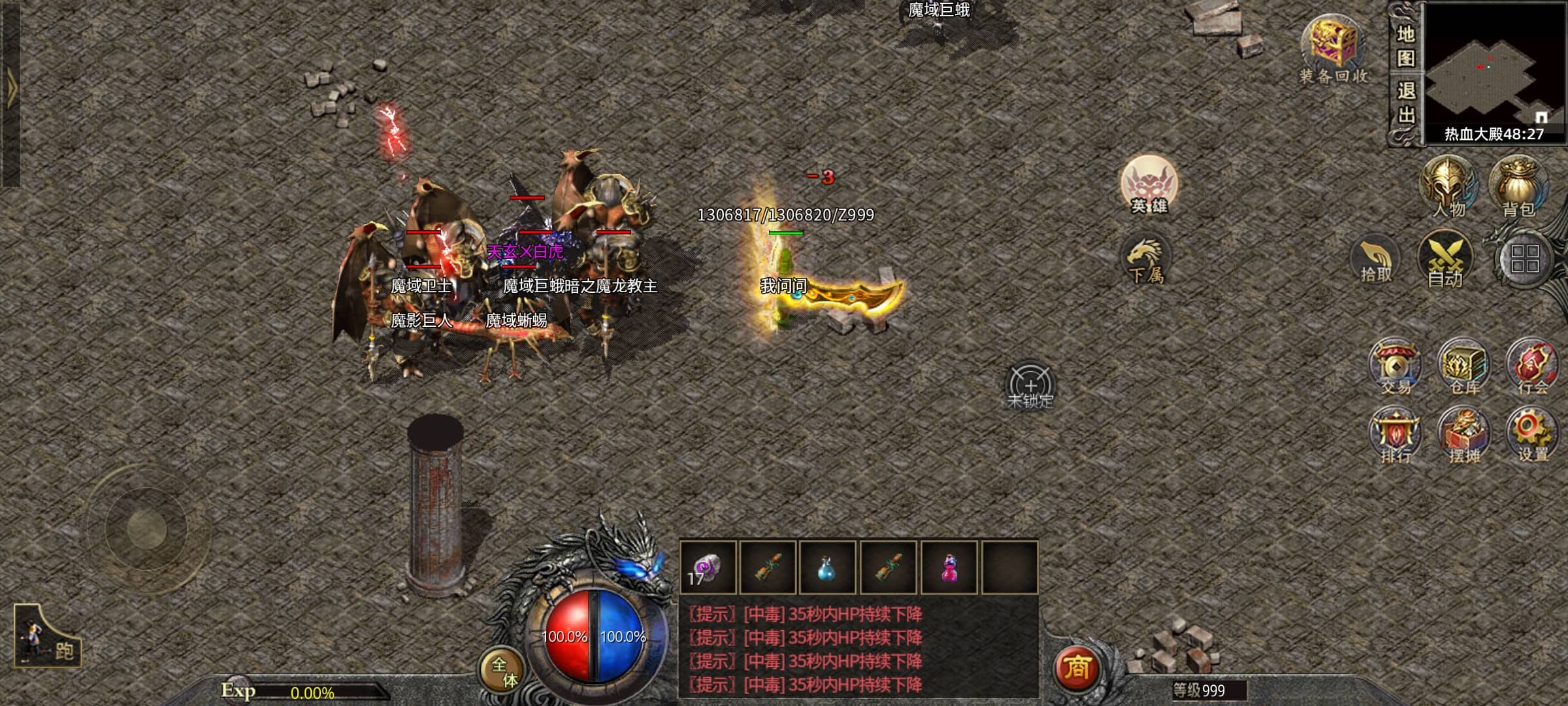Screen dimensions: 1568x706
Task: Open the 摆摊 stall menu
Action: click(1464, 435)
